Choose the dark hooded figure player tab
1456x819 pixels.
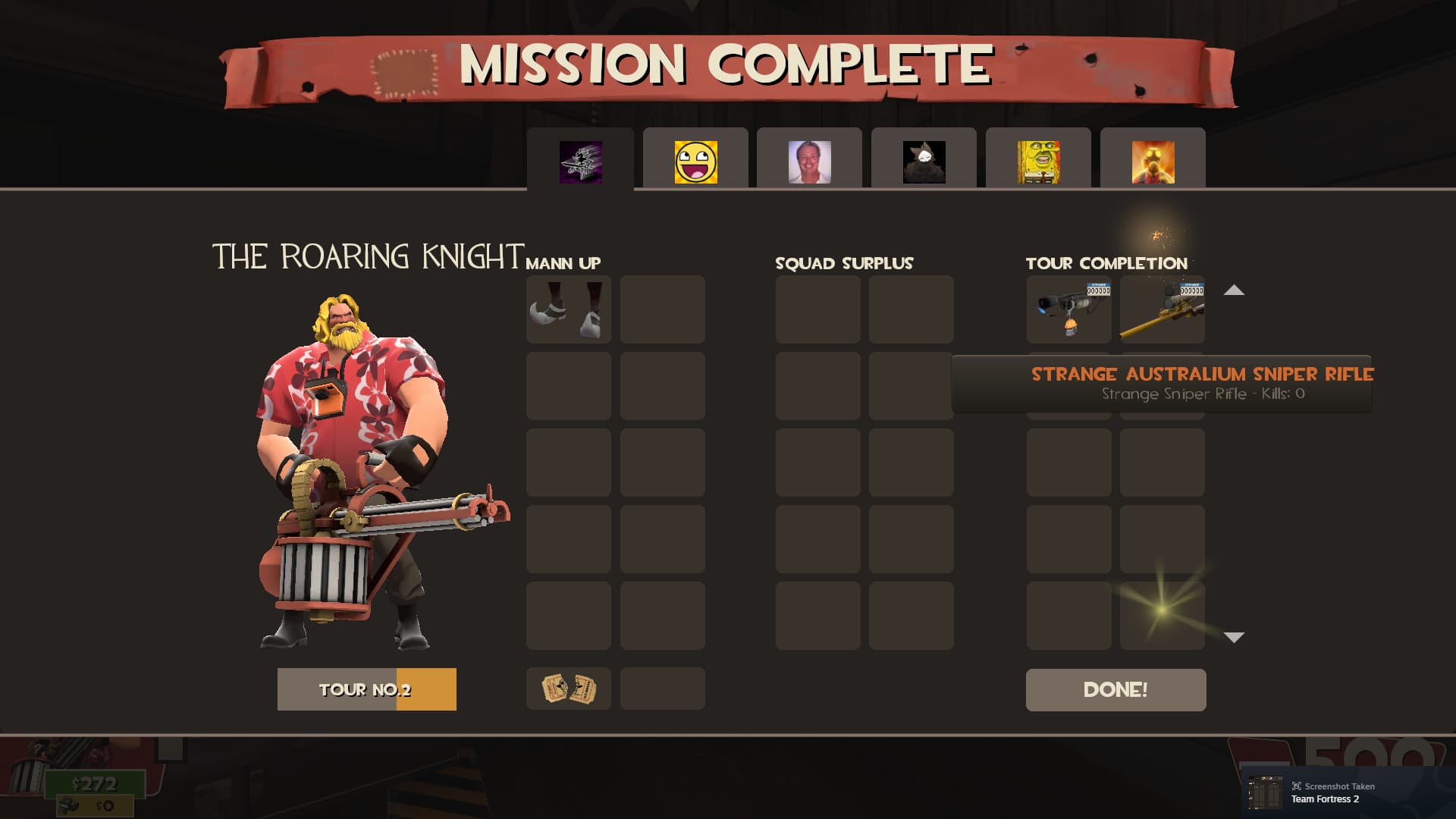tap(924, 162)
